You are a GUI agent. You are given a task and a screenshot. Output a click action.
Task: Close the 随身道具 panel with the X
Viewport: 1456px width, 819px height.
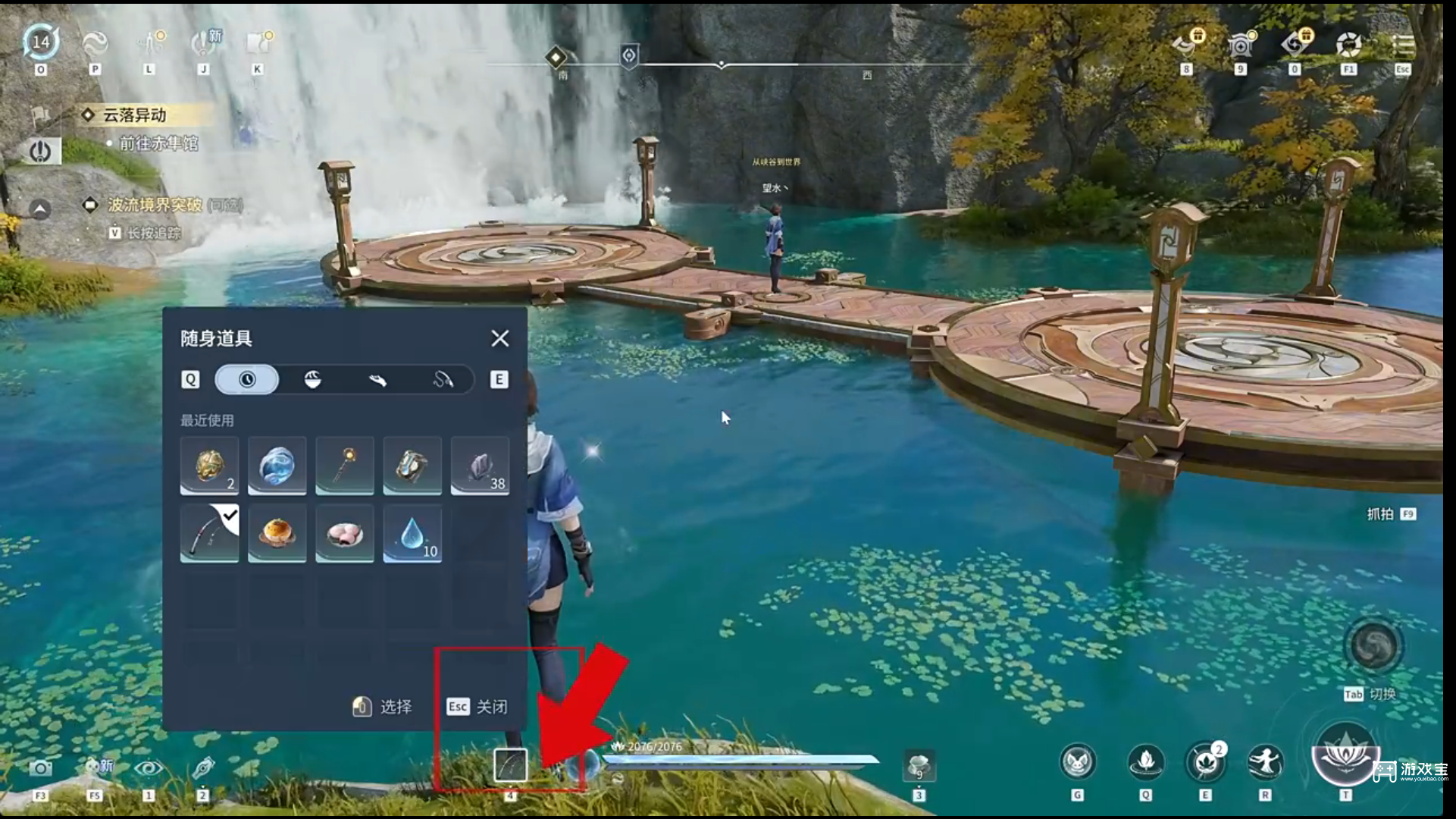[x=499, y=338]
